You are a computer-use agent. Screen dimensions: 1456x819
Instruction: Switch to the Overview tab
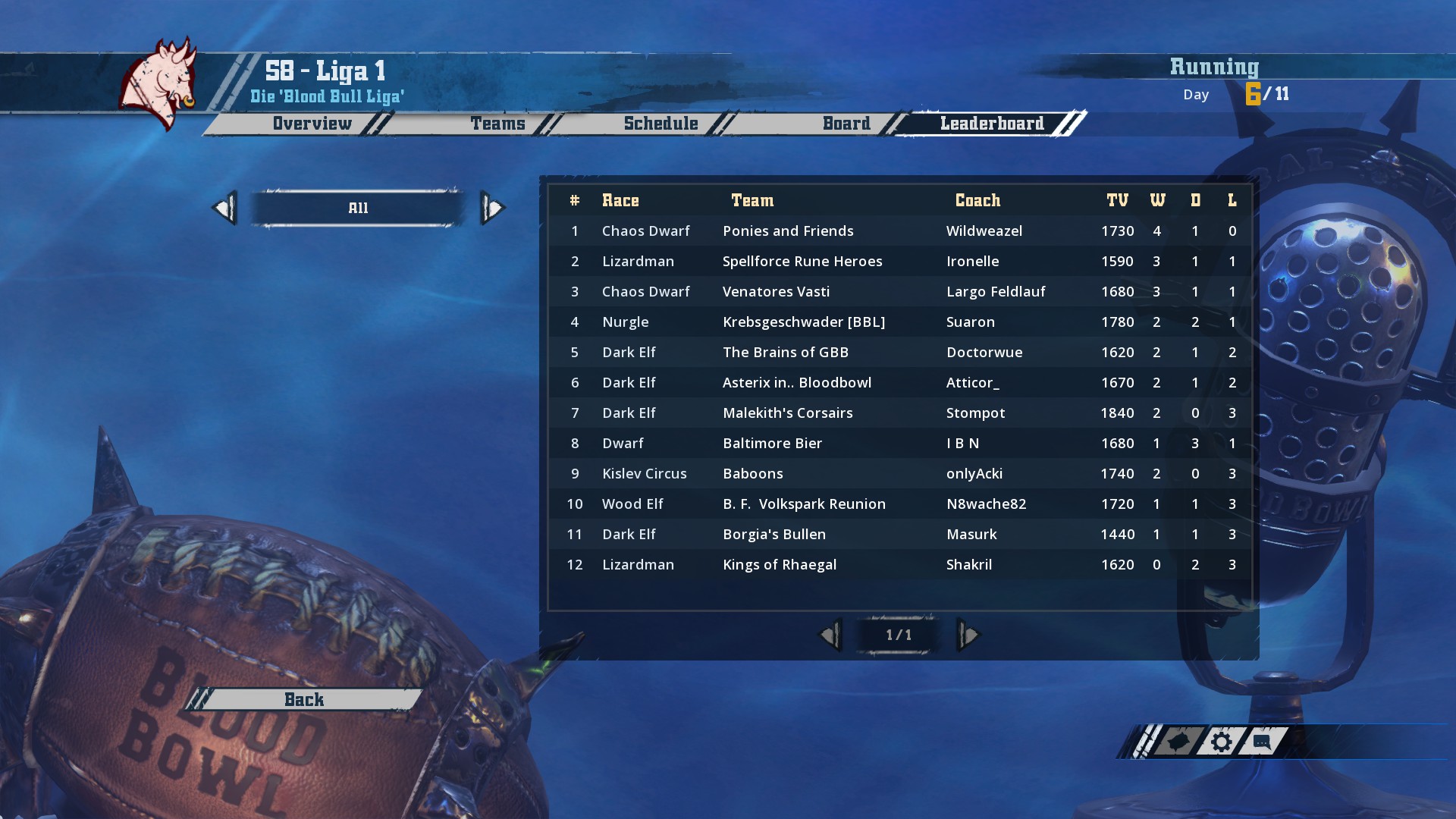(x=312, y=124)
